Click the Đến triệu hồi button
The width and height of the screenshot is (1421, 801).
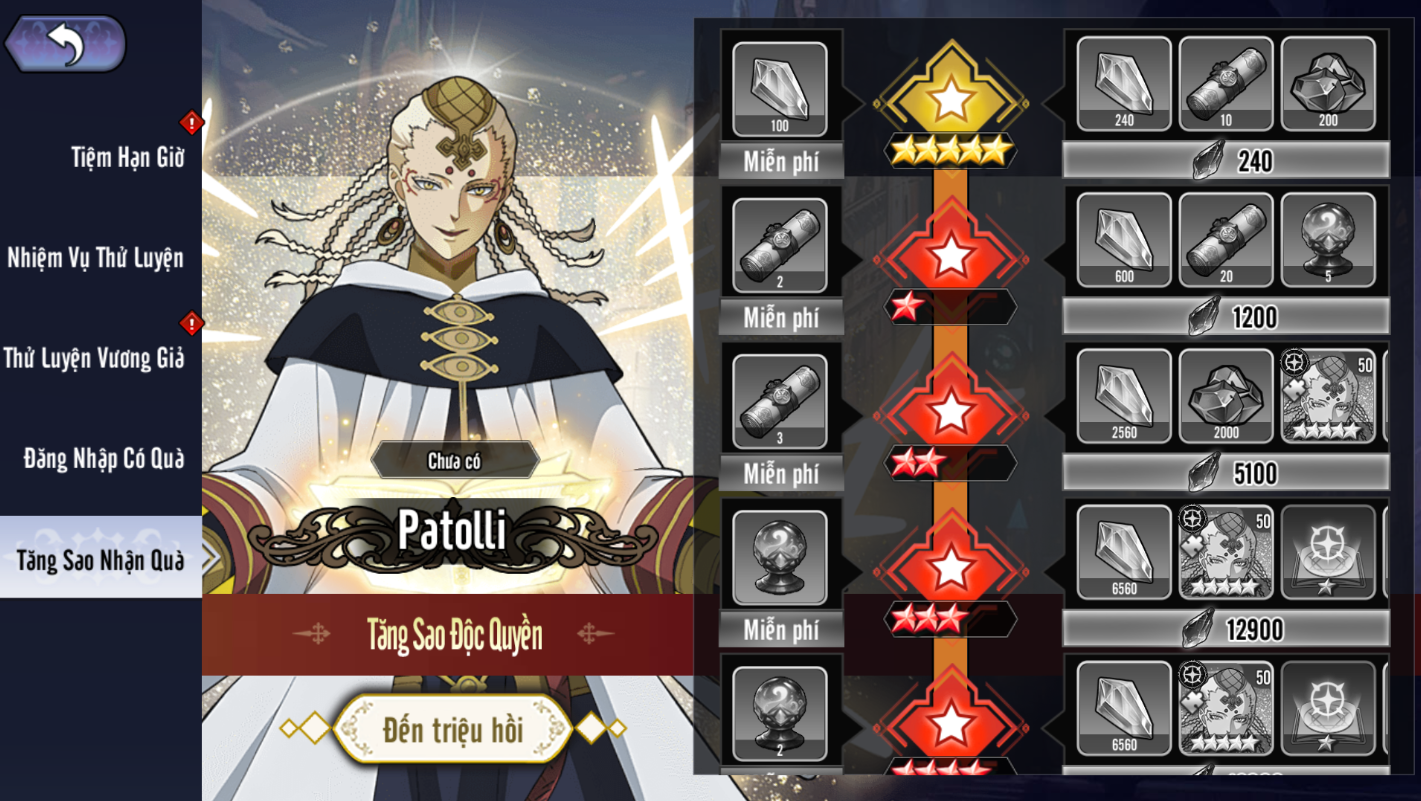pyautogui.click(x=452, y=729)
